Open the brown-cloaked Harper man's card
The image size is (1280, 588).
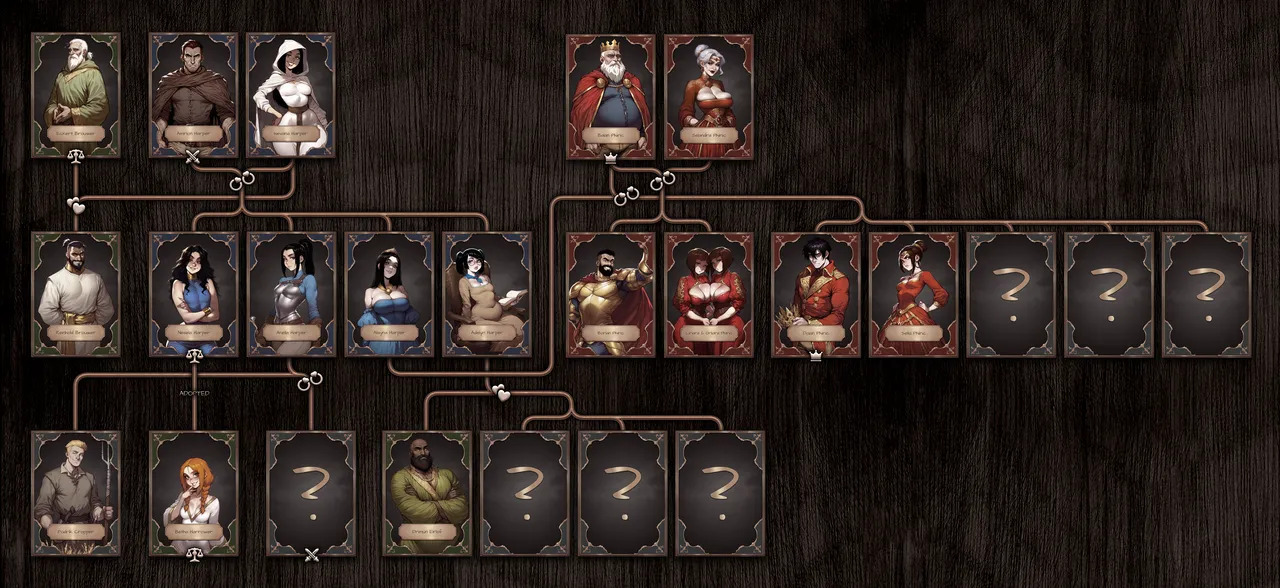[194, 94]
